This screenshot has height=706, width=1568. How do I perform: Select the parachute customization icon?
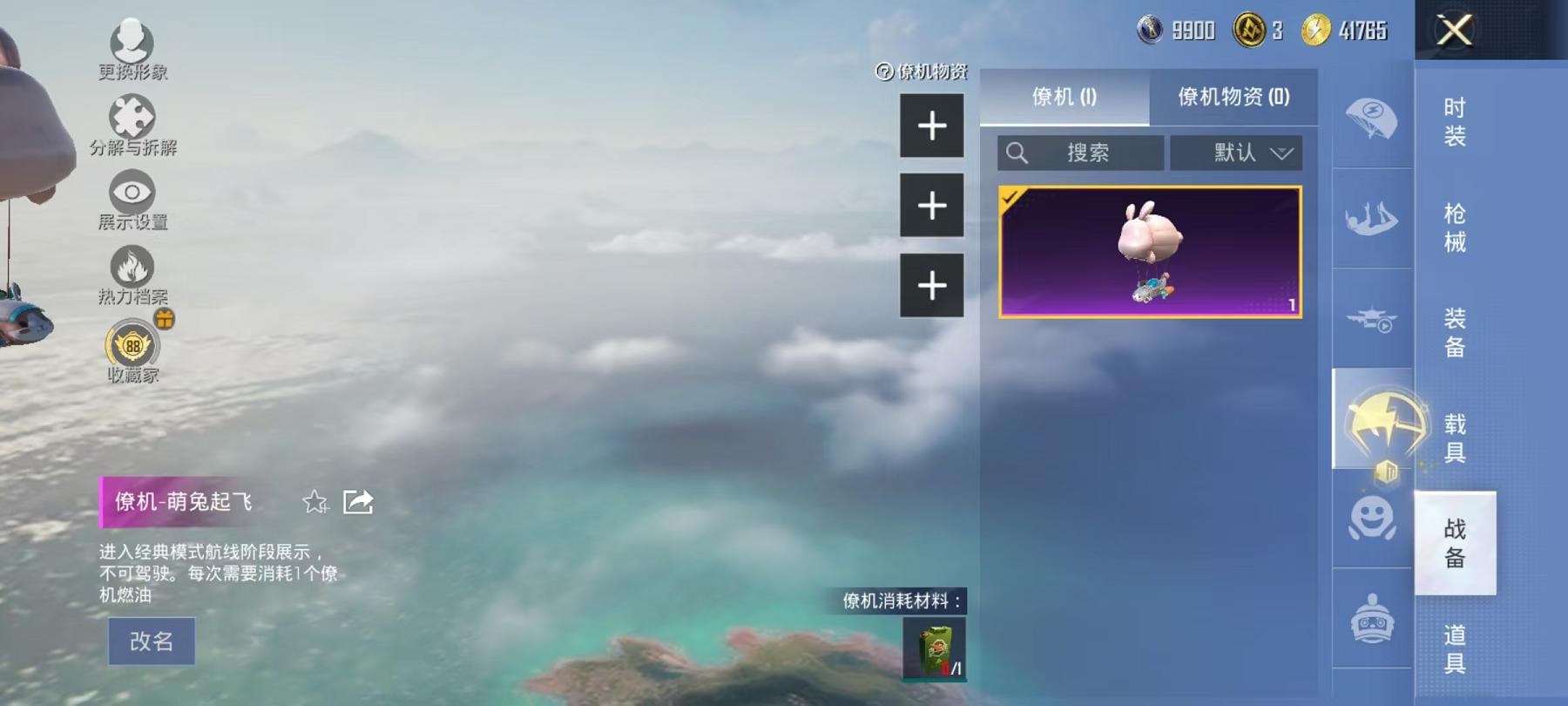click(x=1374, y=119)
